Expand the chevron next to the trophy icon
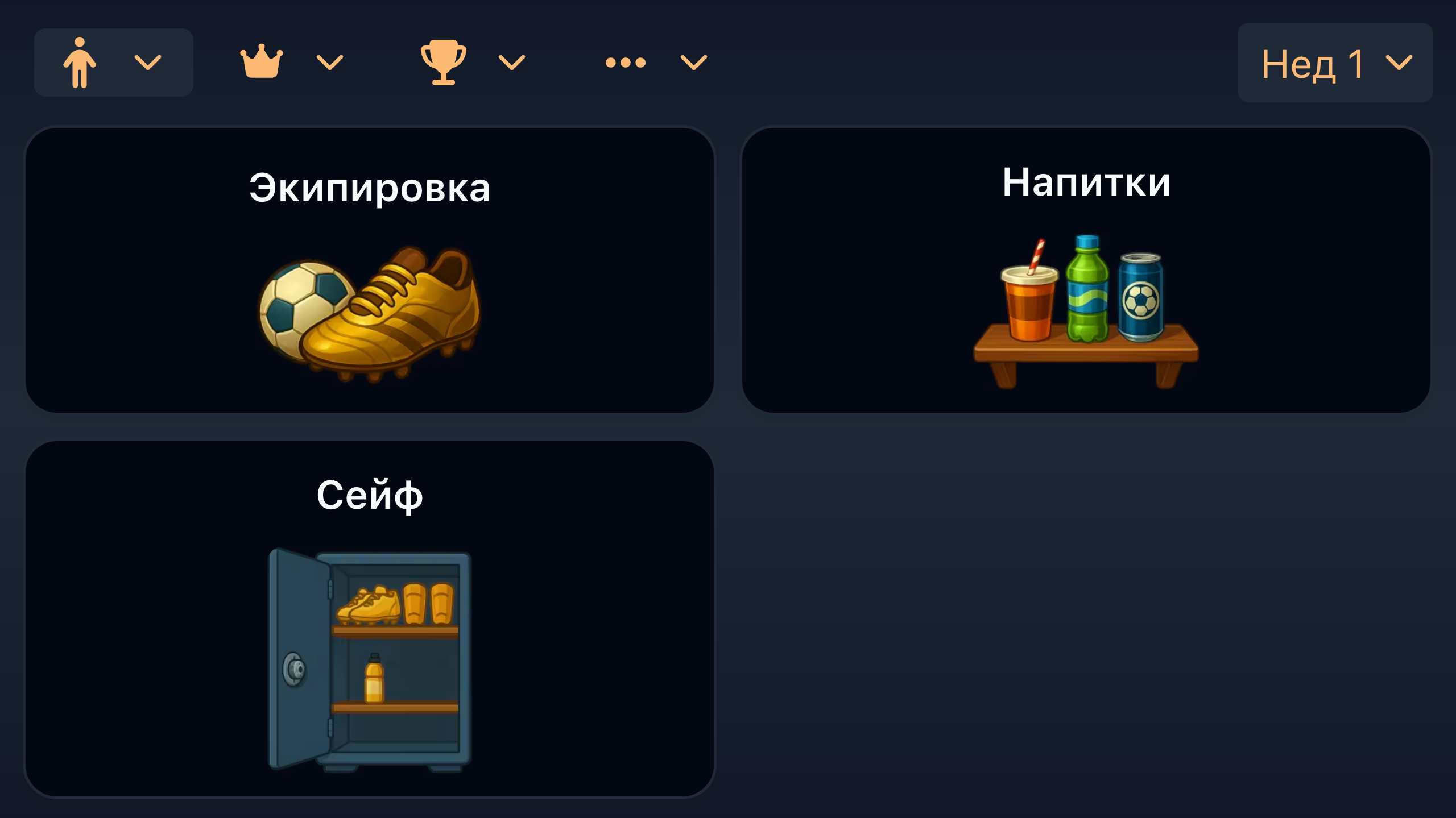Viewport: 1456px width, 818px height. pyautogui.click(x=511, y=63)
